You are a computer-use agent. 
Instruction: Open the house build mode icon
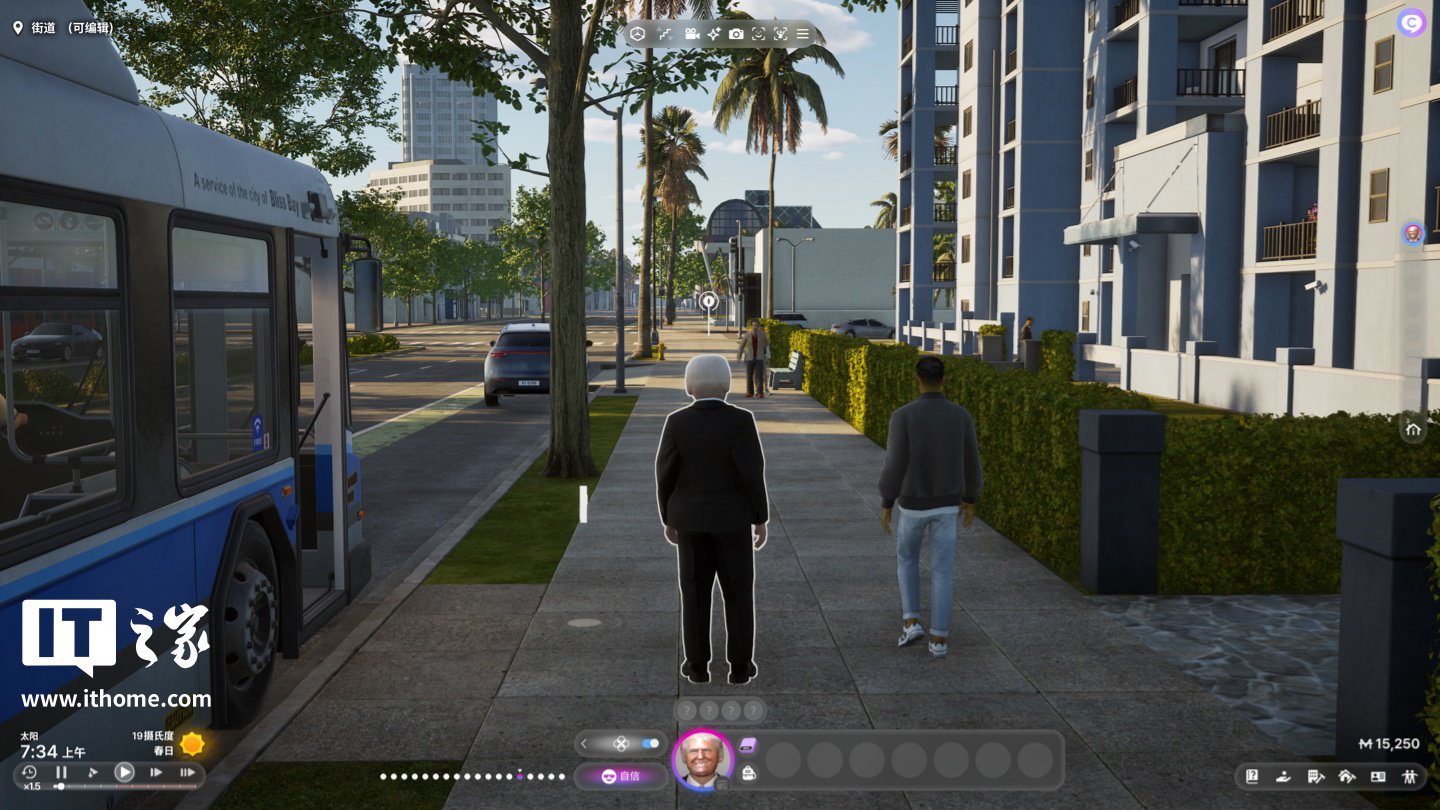pos(1346,776)
